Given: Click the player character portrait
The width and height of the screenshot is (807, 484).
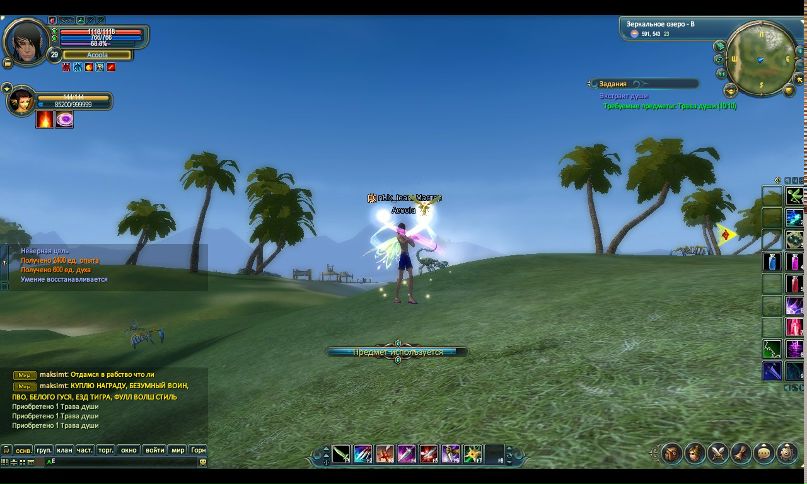Looking at the screenshot, I should click(24, 40).
